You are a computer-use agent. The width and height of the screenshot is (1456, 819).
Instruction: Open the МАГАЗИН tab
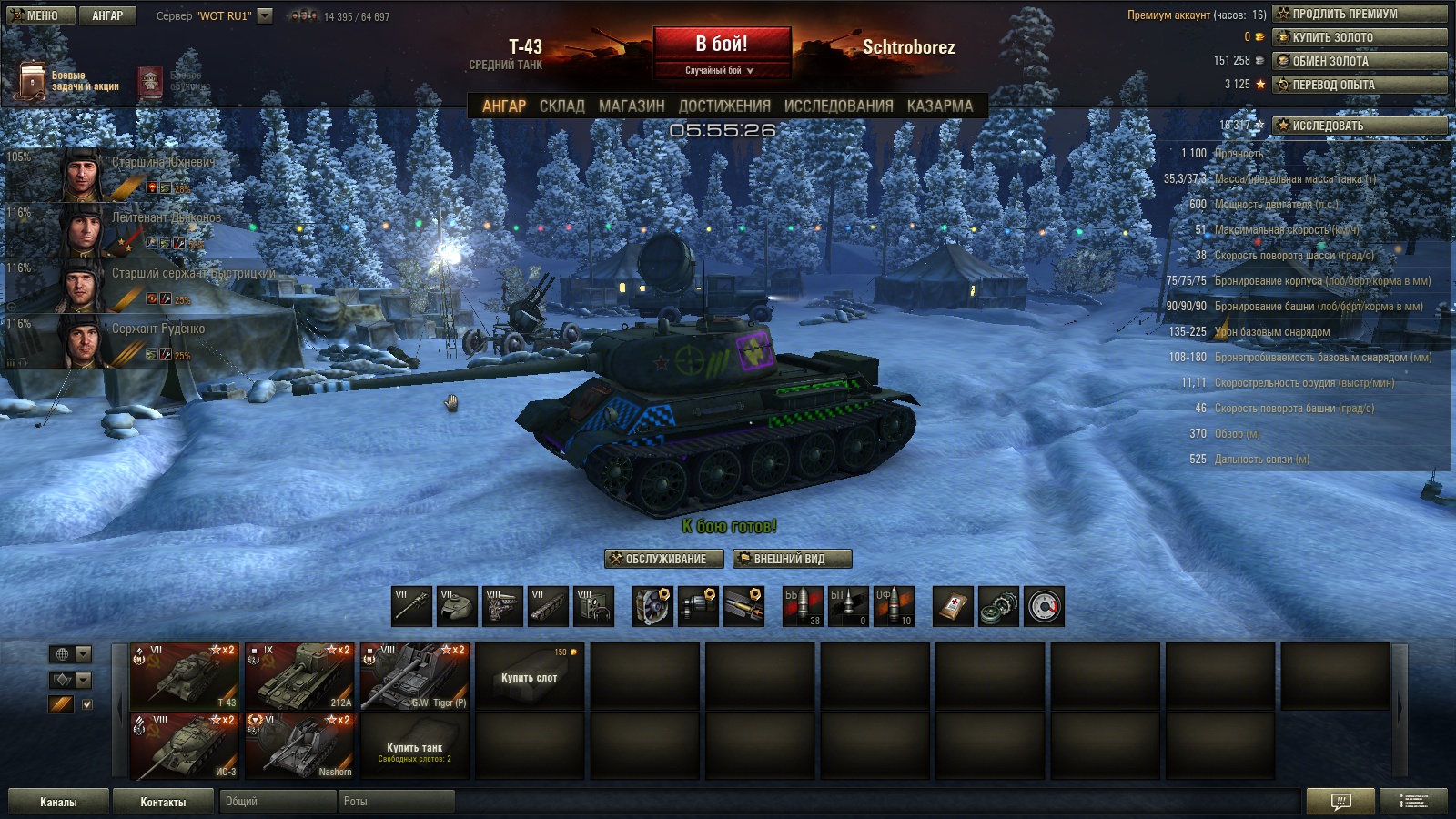pos(632,106)
